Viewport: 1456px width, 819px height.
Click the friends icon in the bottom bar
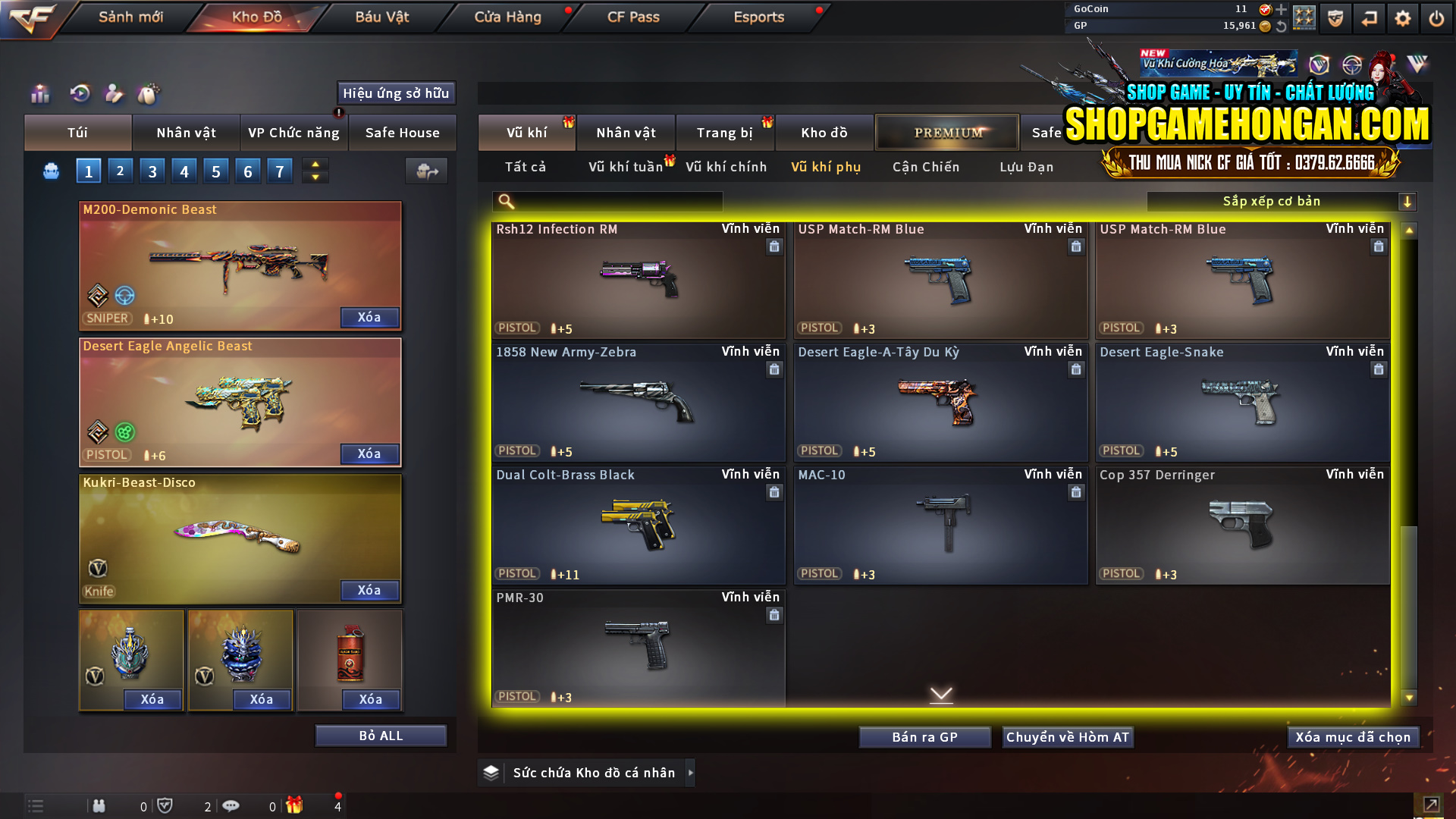click(99, 805)
